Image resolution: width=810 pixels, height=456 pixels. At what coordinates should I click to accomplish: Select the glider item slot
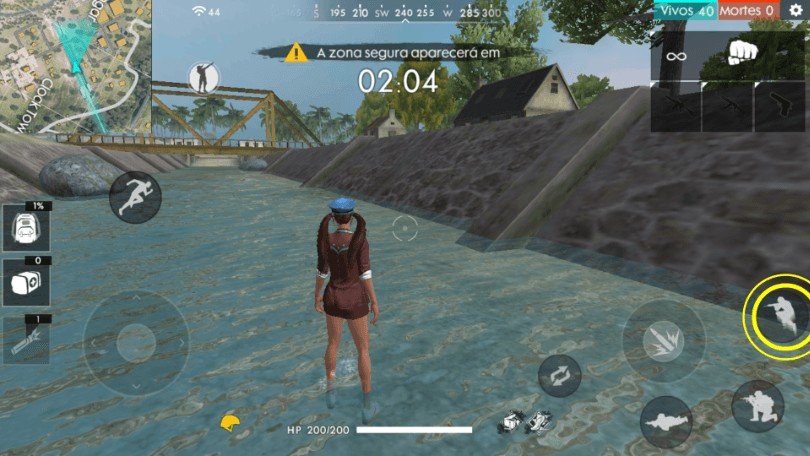click(24, 340)
